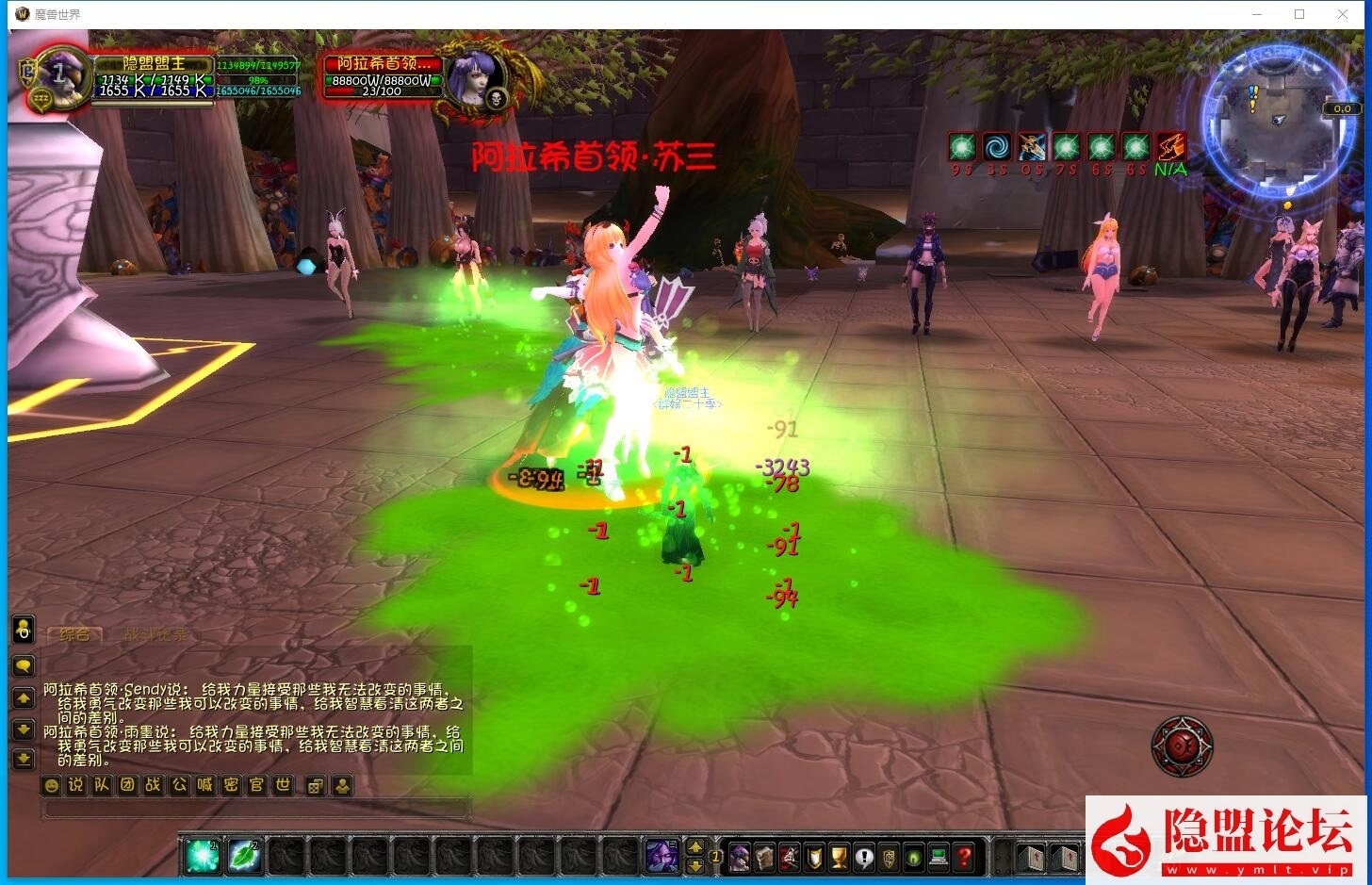
Task: Click the action bar page-up arrow
Action: click(694, 849)
